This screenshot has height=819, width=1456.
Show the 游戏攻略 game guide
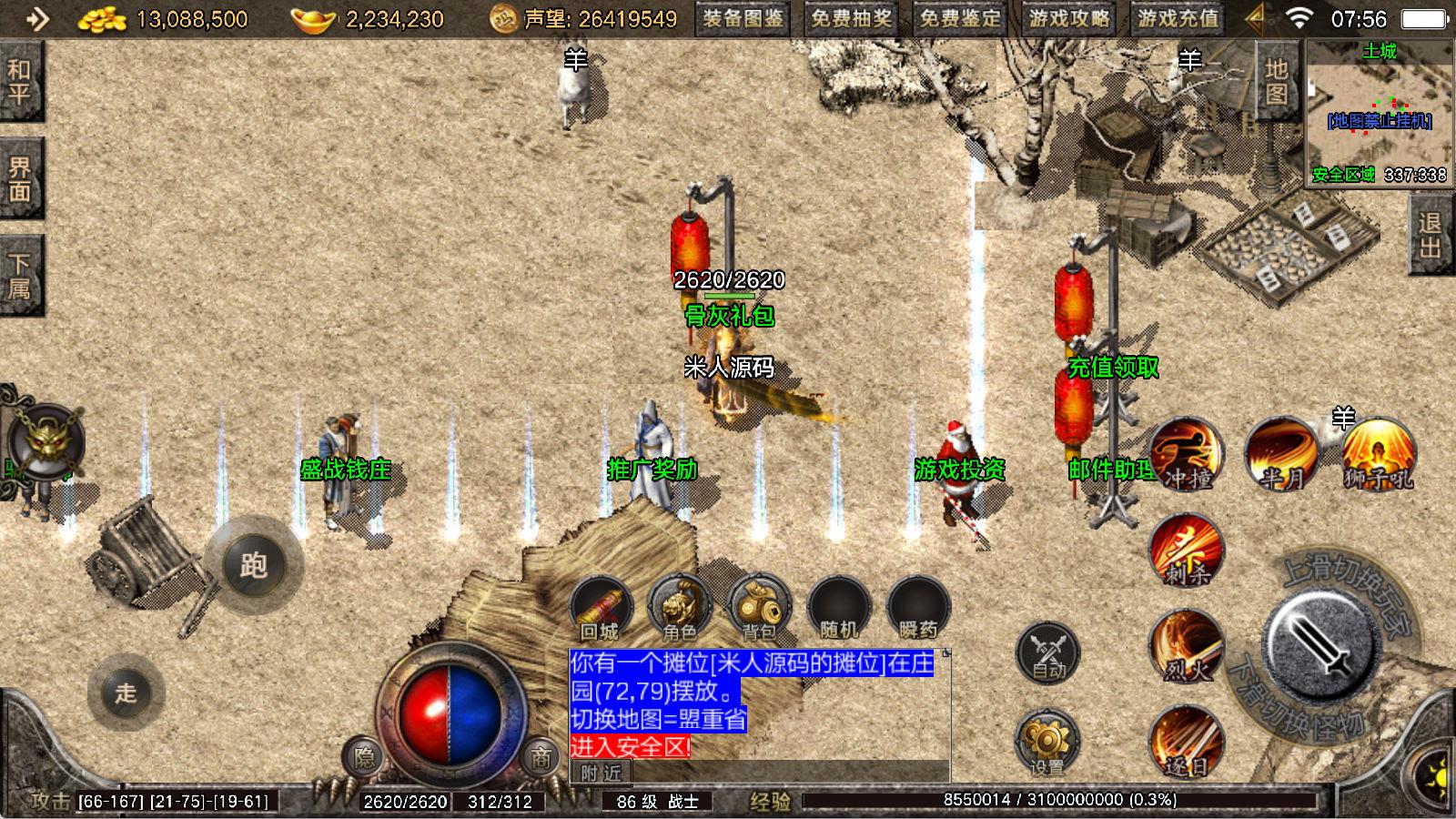1069,18
